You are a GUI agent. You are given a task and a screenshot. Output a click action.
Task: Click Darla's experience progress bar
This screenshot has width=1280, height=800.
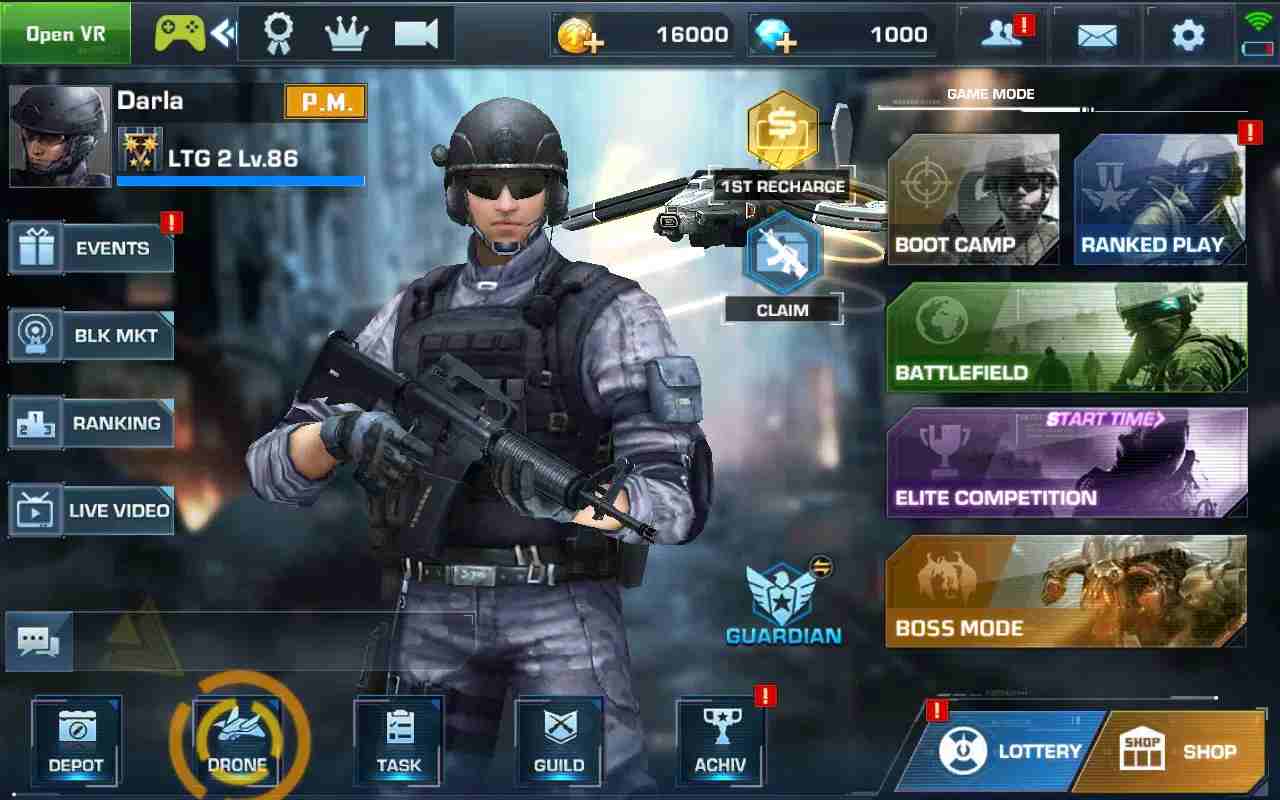240,179
